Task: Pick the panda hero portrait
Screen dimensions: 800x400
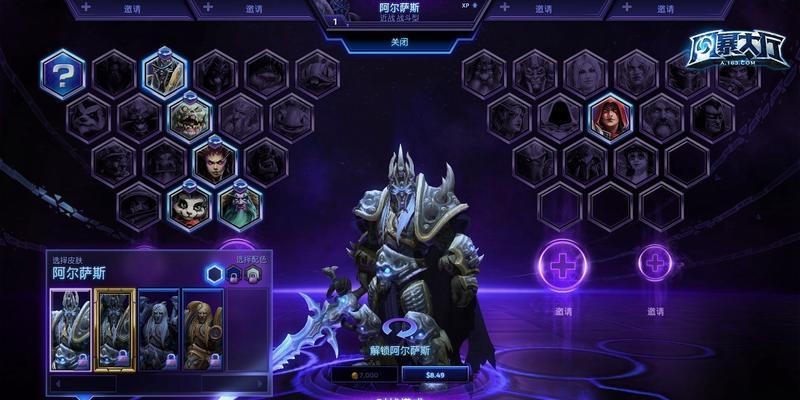Action: pyautogui.click(x=190, y=205)
